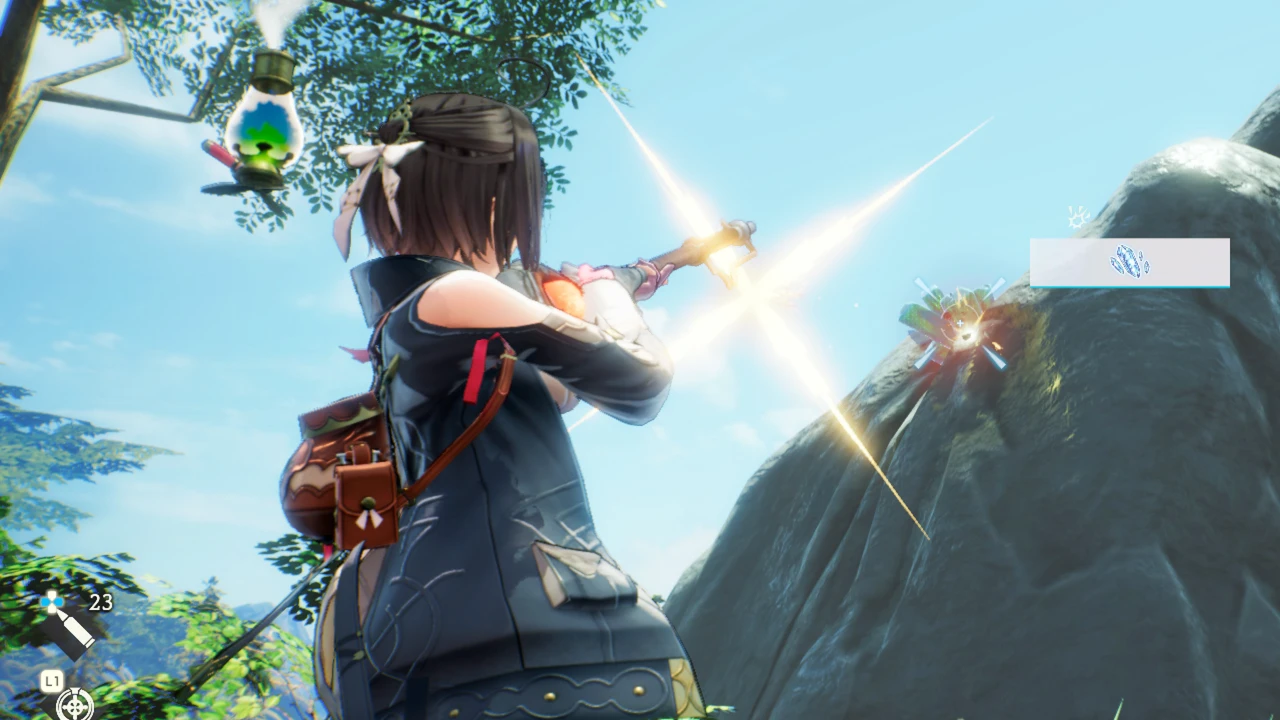The width and height of the screenshot is (1280, 720).
Task: Activate the crosshair aim mode icon
Action: click(x=74, y=705)
